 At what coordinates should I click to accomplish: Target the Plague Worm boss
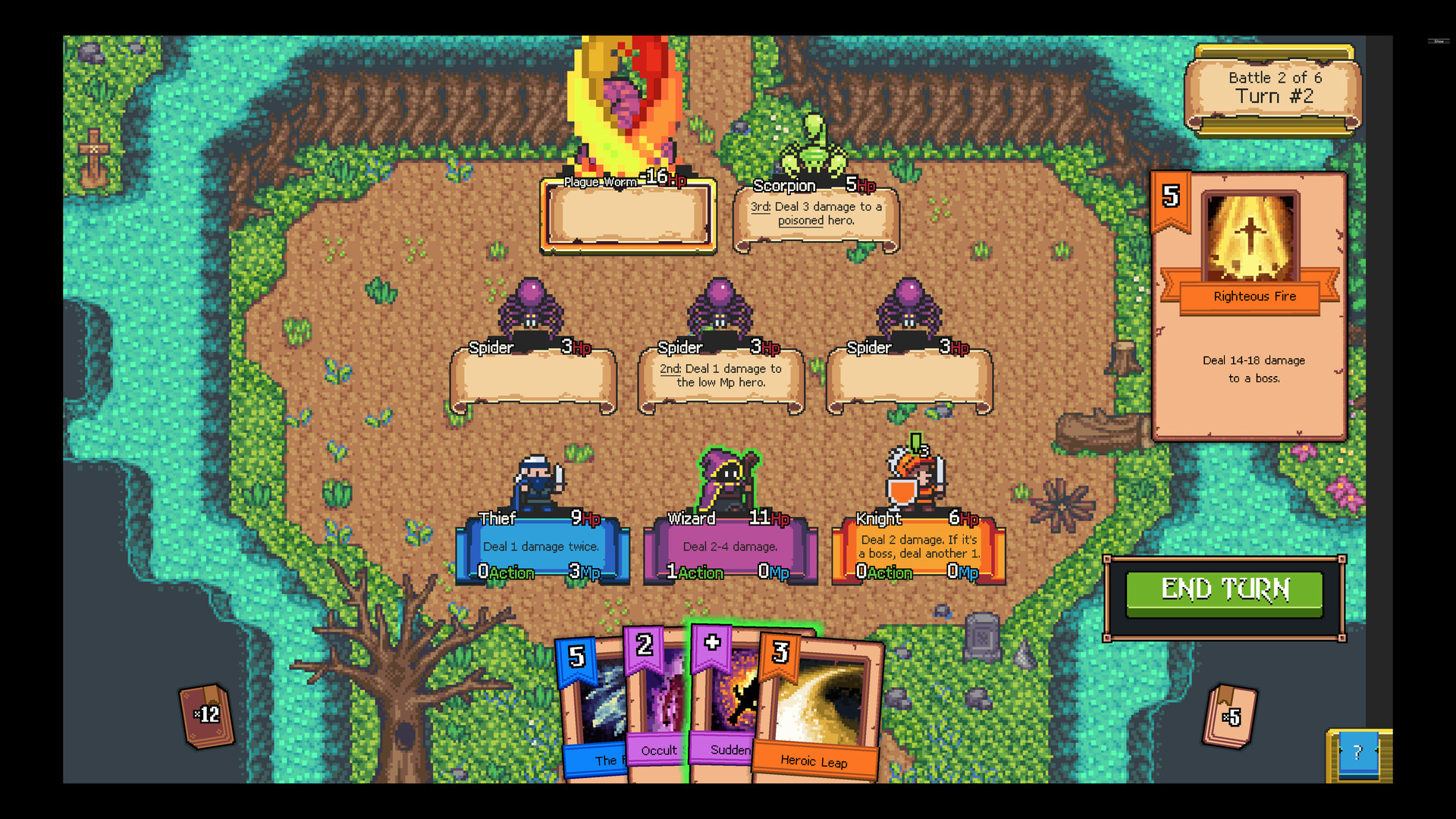pyautogui.click(x=628, y=114)
